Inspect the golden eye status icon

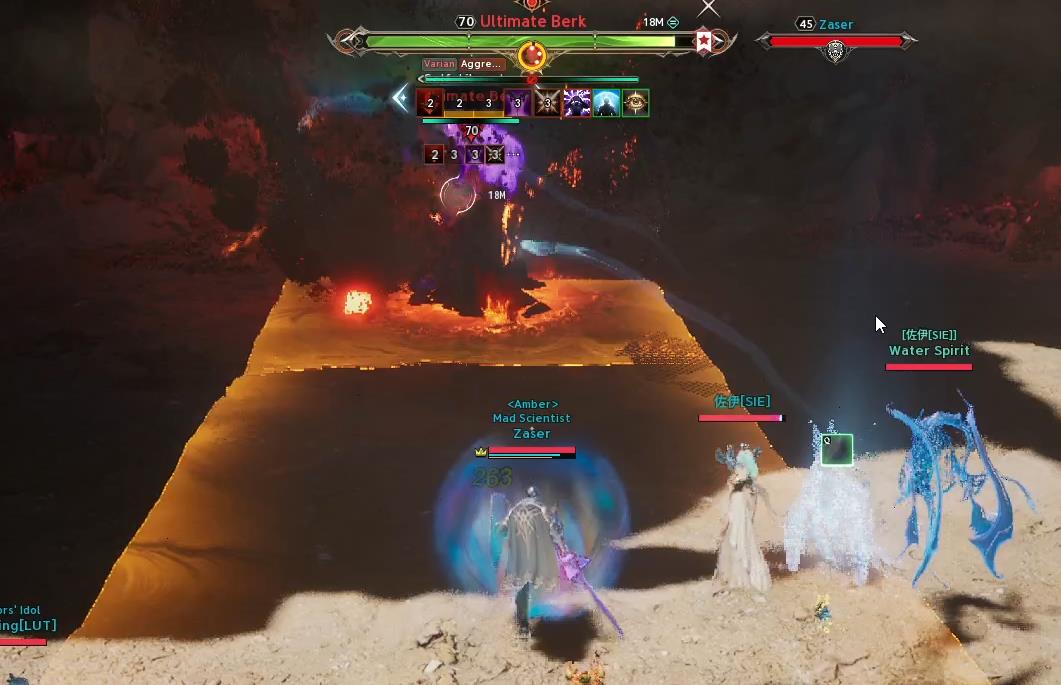point(635,103)
